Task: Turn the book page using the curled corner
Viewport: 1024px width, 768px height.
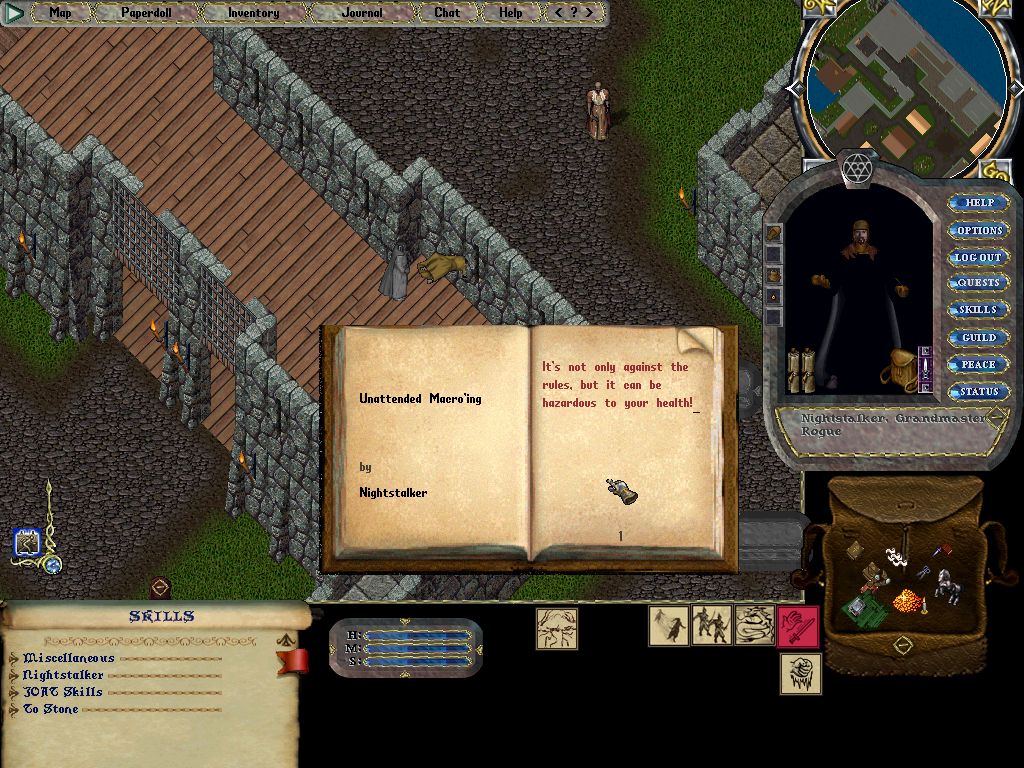Action: tap(702, 341)
